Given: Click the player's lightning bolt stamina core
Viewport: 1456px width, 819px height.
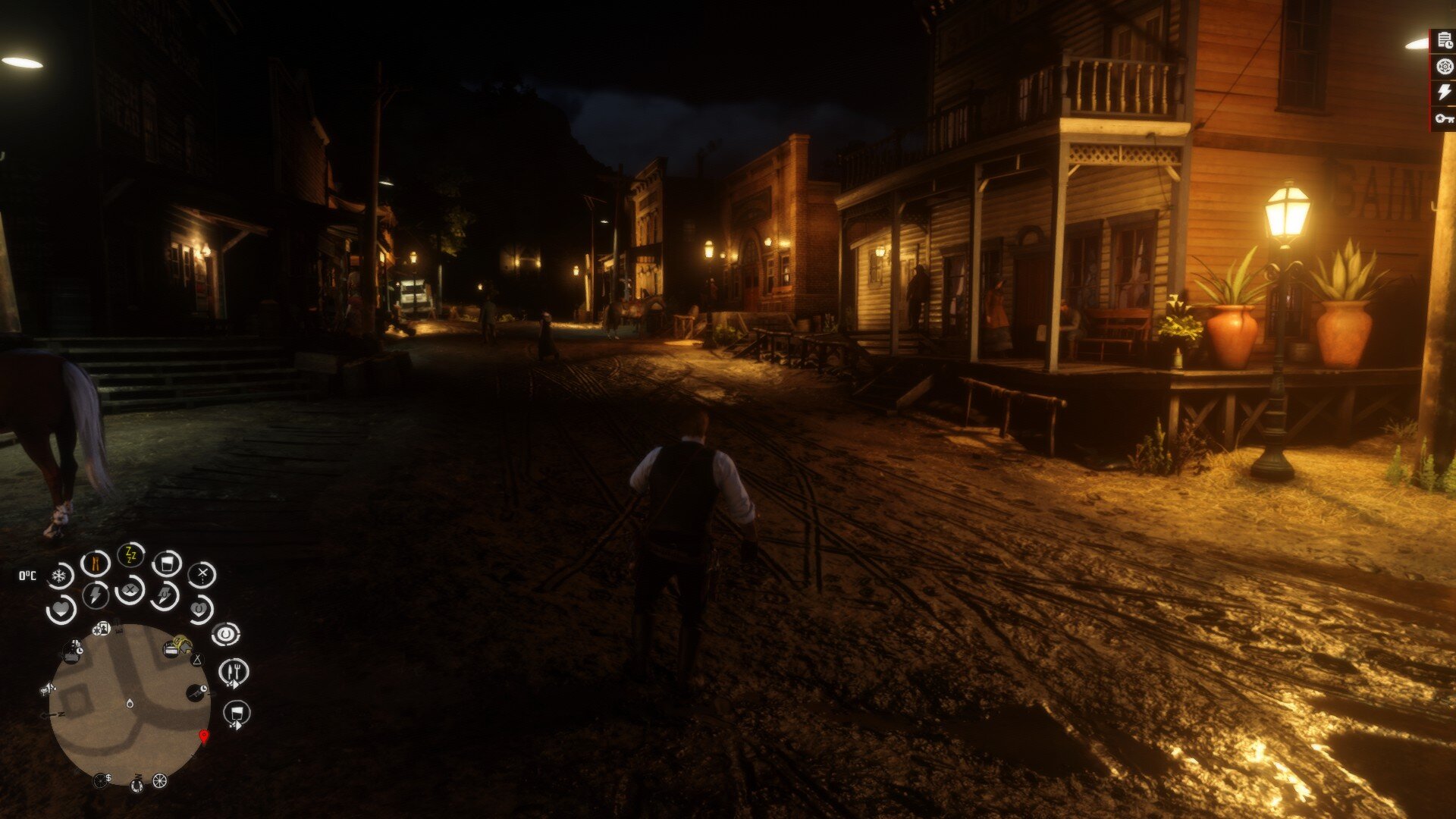Looking at the screenshot, I should 96,595.
